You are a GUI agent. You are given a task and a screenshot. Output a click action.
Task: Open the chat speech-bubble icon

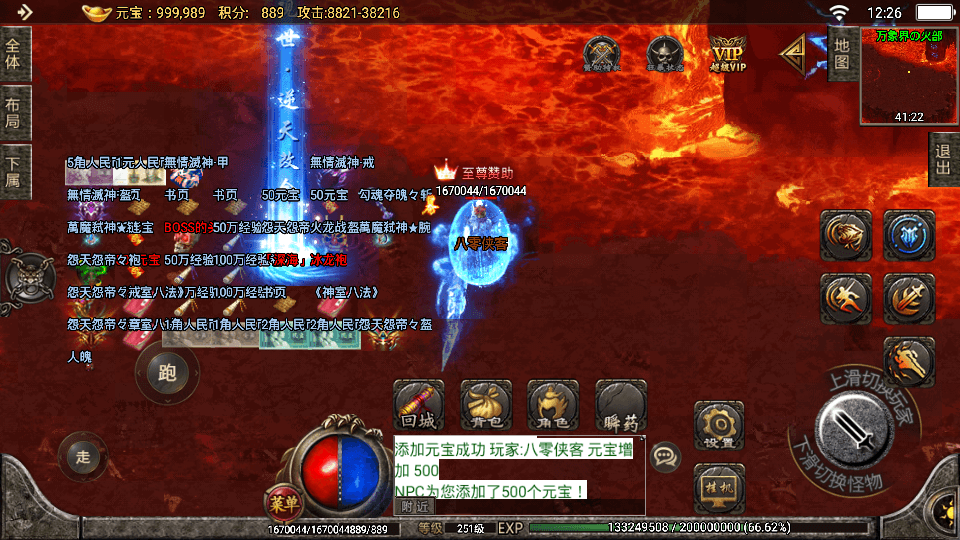point(664,458)
